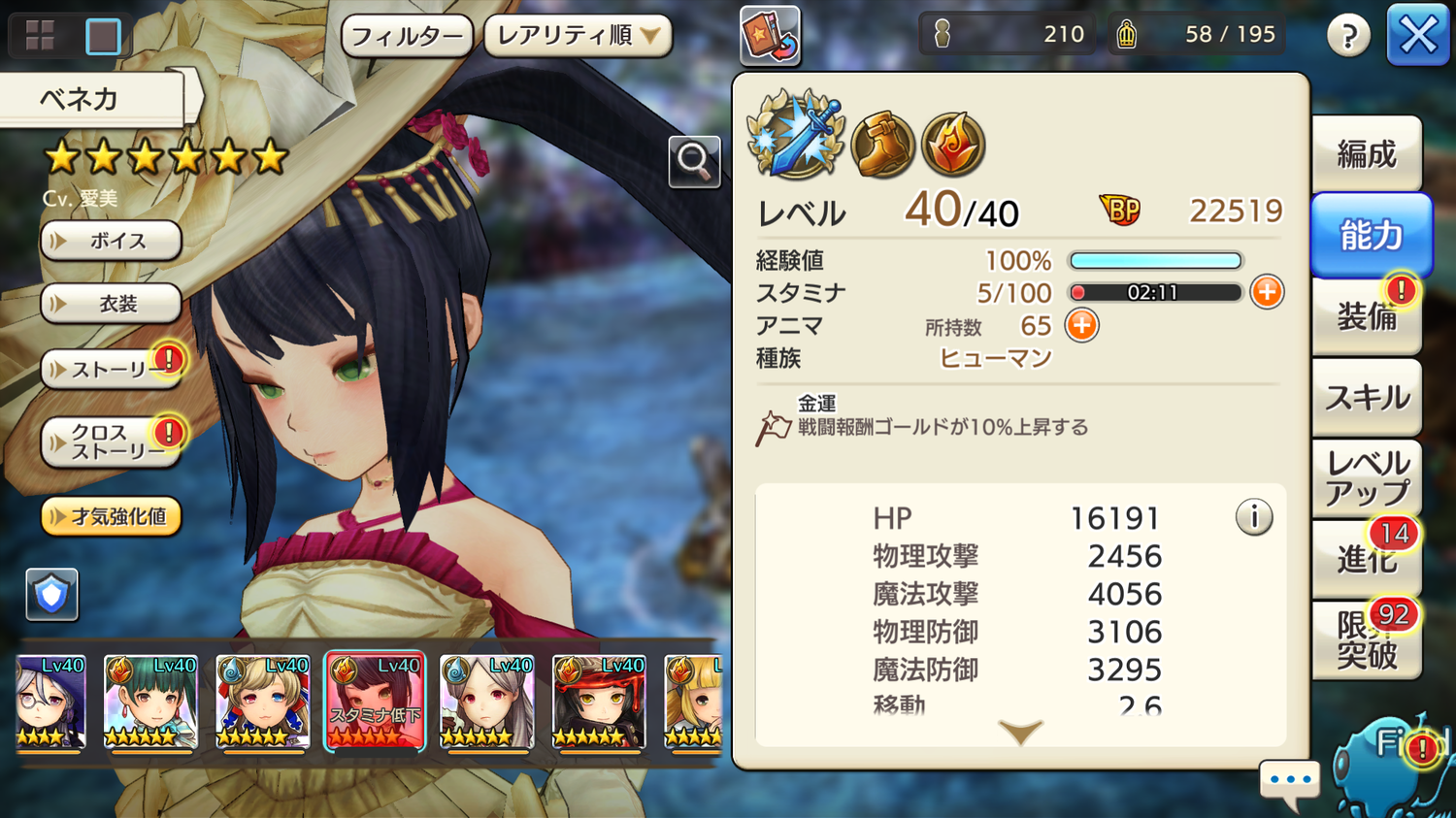Tap the magnifying glass zoom icon
The height and width of the screenshot is (818, 1456).
[x=694, y=161]
